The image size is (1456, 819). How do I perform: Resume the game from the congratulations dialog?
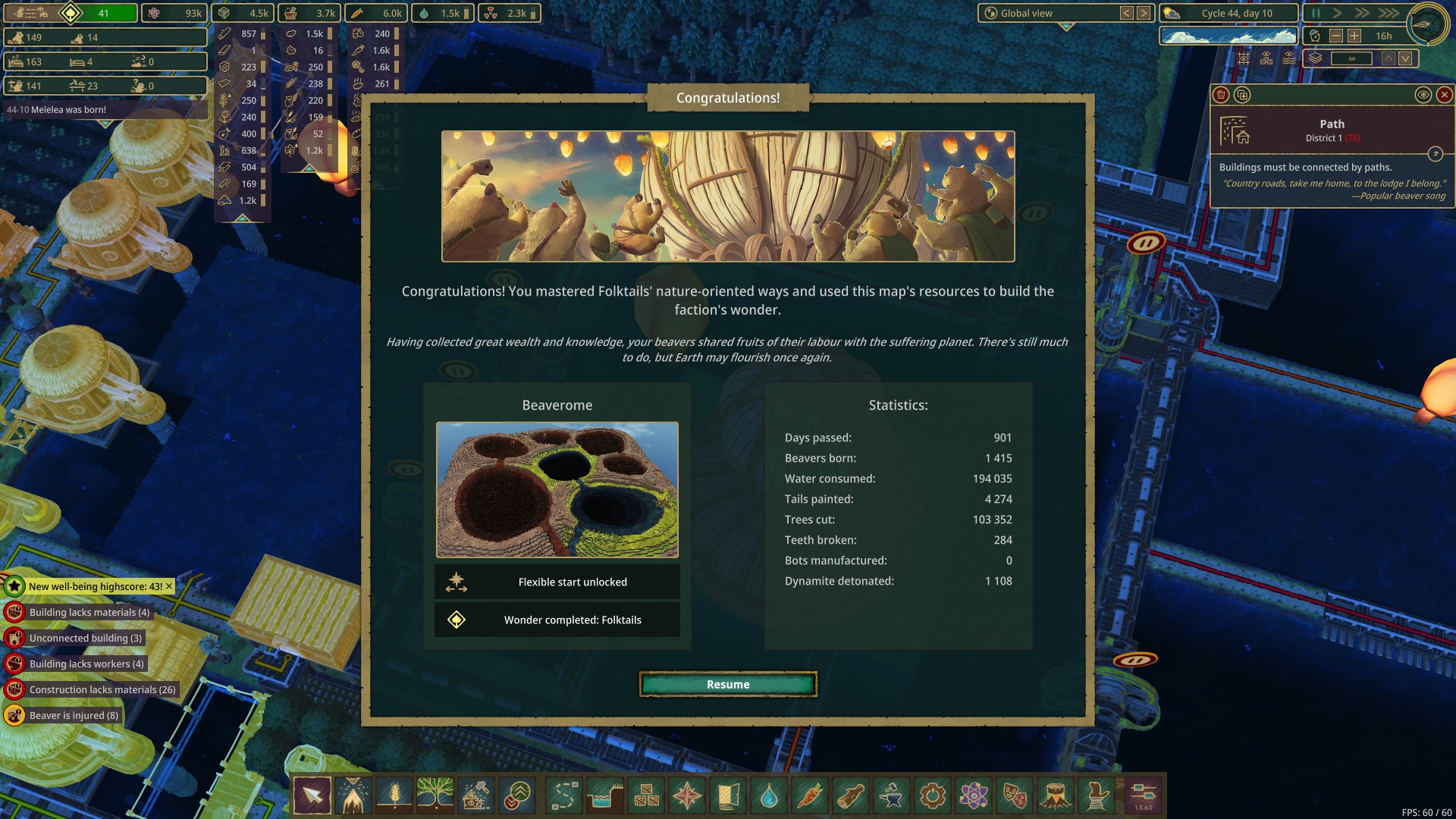coord(728,684)
